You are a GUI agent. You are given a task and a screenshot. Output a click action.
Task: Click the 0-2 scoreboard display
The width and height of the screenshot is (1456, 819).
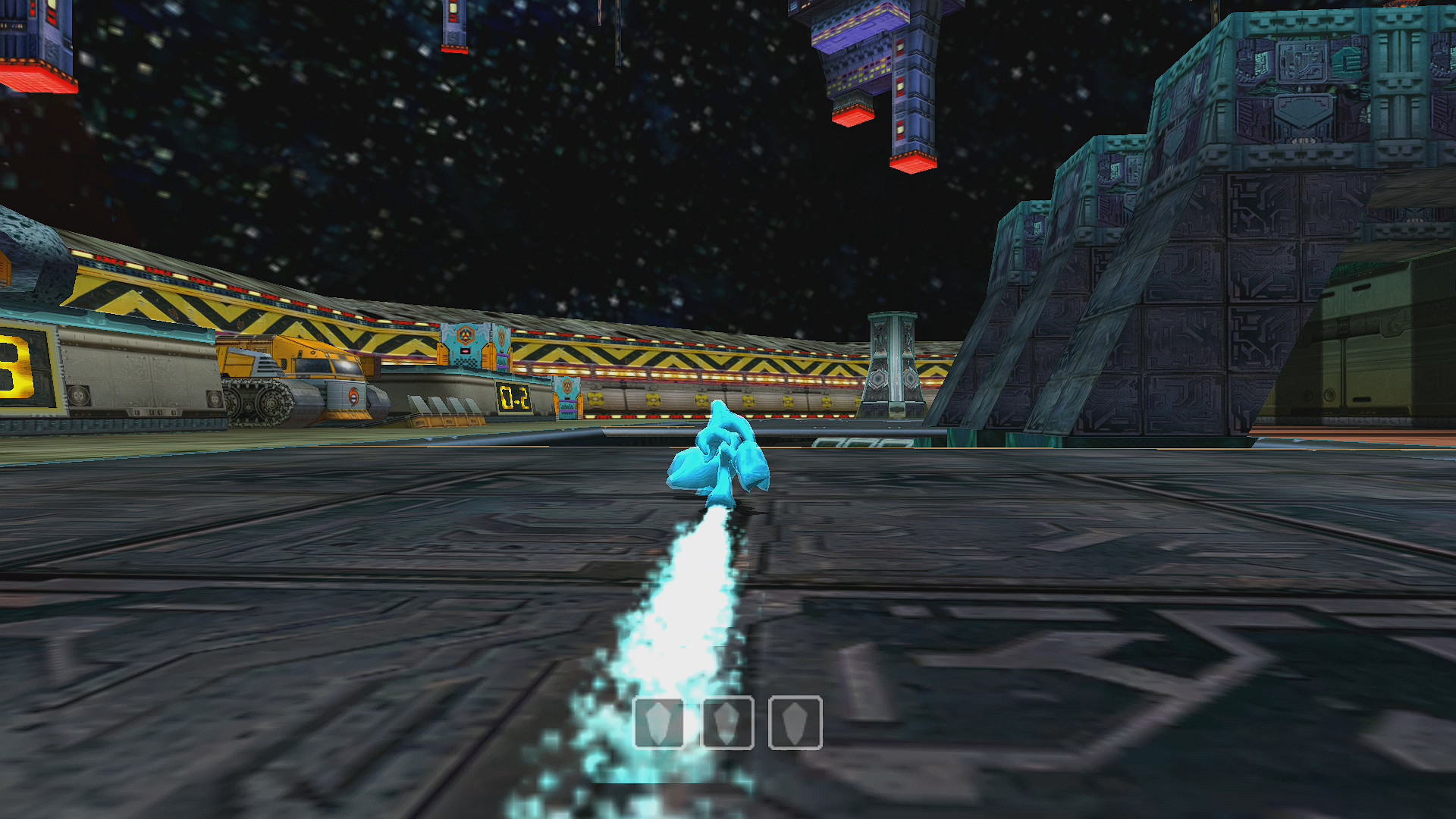click(514, 396)
